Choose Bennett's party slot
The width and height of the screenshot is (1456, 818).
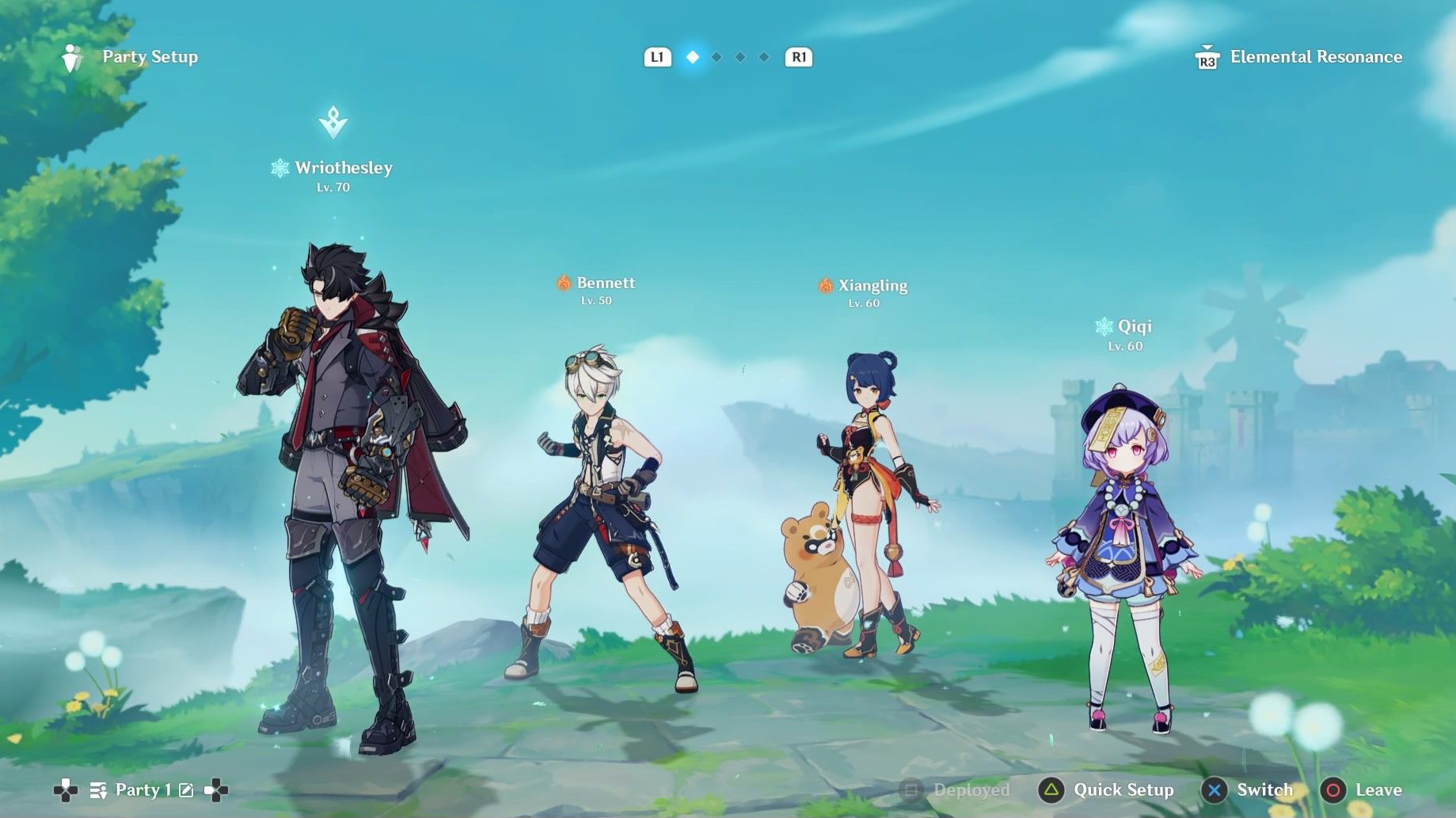(x=603, y=507)
